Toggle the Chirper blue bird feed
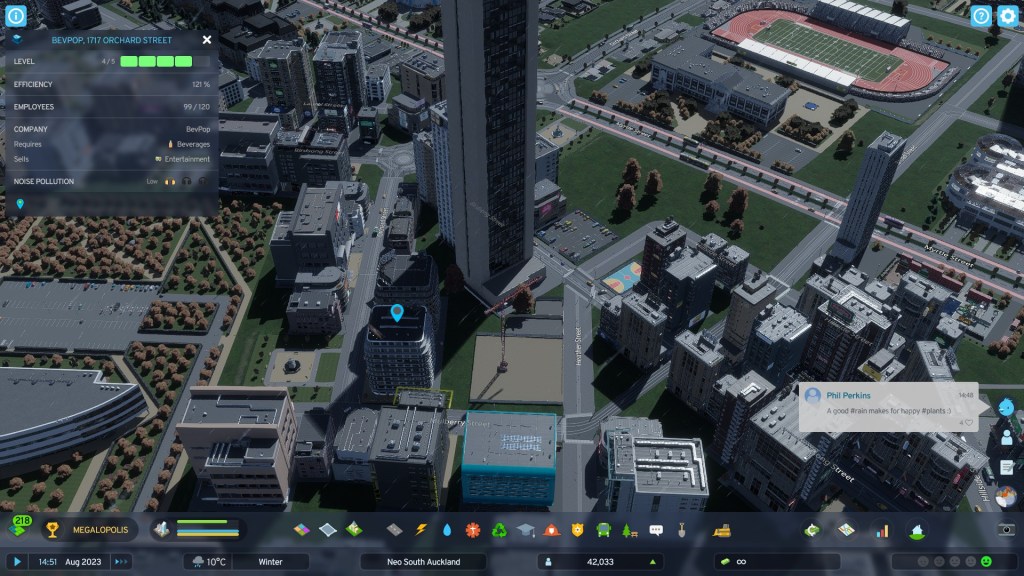Screen dimensions: 1024x576 tap(1007, 407)
